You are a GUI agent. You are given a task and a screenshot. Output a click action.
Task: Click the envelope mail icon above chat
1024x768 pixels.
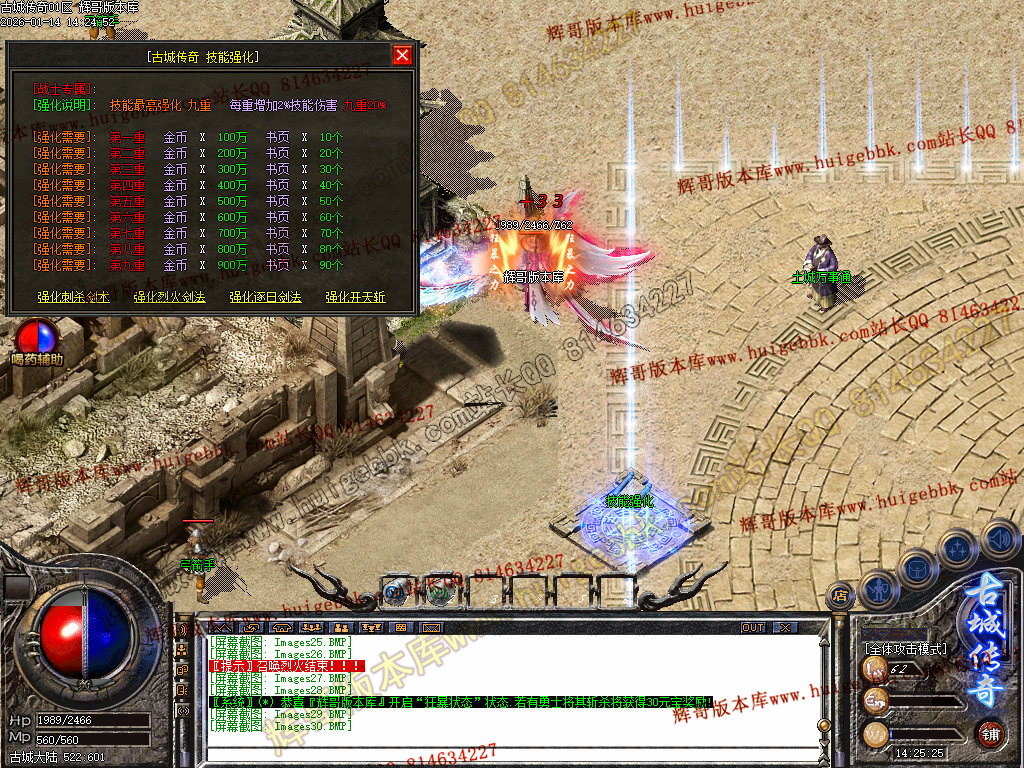[x=432, y=627]
